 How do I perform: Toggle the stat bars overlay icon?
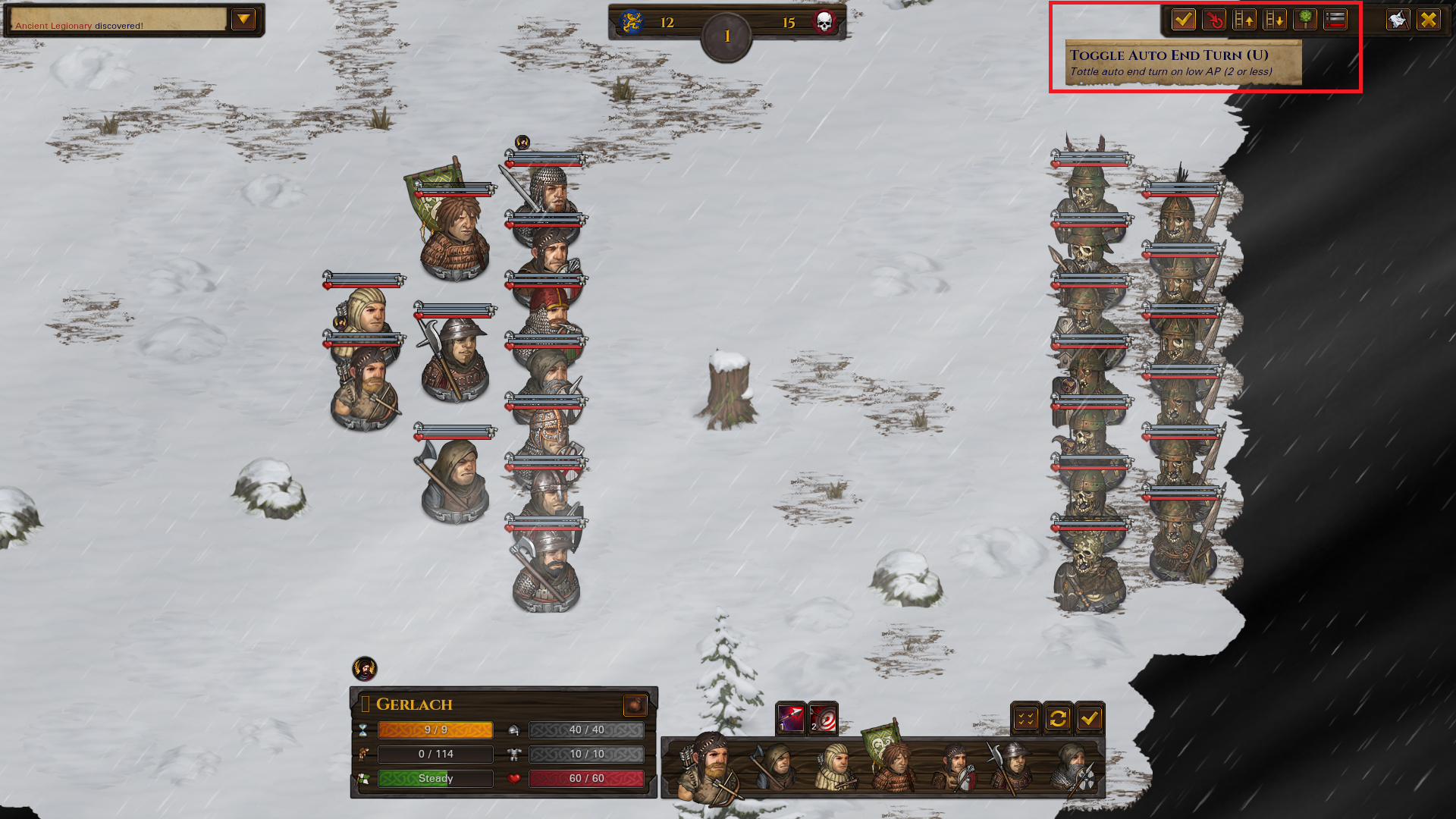[1335, 20]
